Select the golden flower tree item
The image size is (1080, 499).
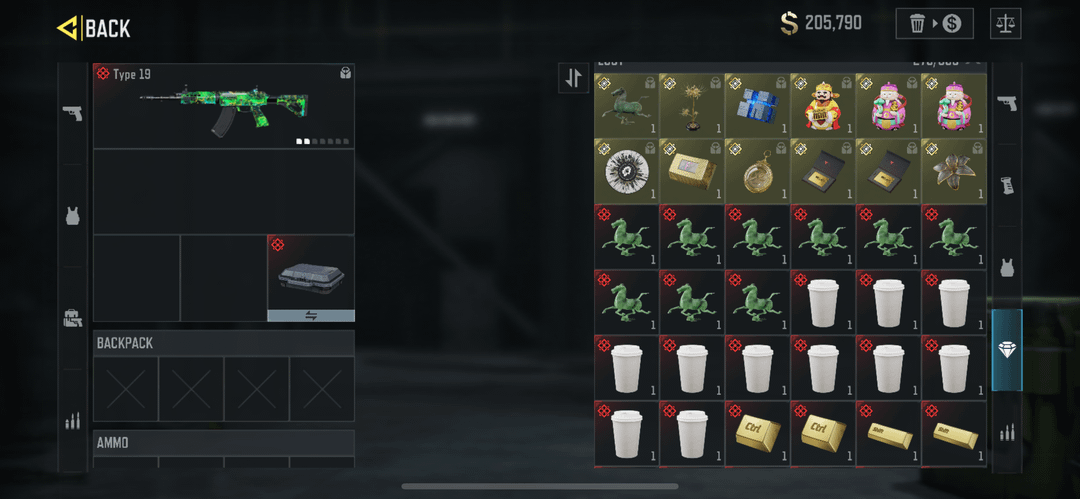[692, 105]
